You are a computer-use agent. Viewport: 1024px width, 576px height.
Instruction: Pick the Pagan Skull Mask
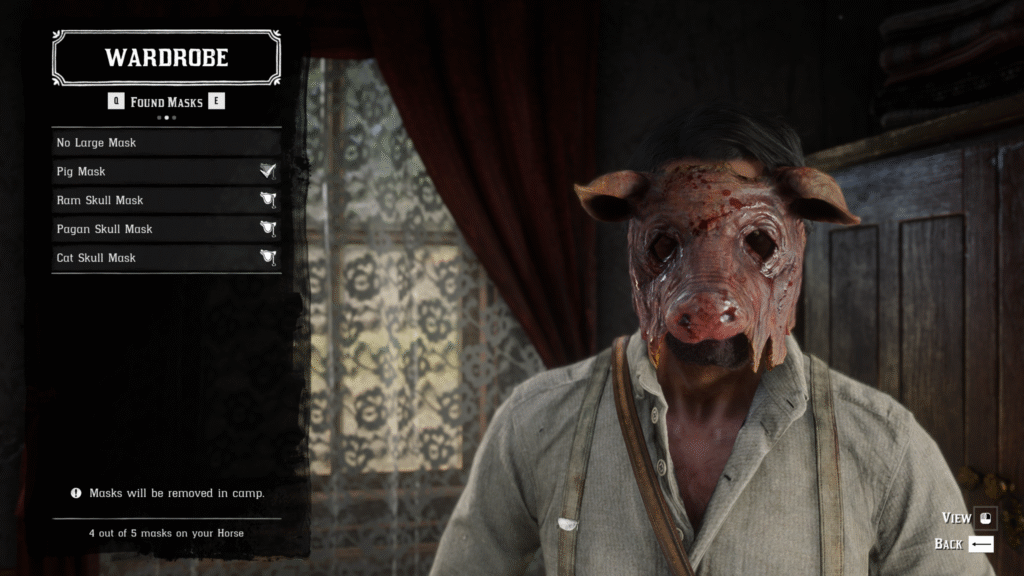[x=166, y=229]
